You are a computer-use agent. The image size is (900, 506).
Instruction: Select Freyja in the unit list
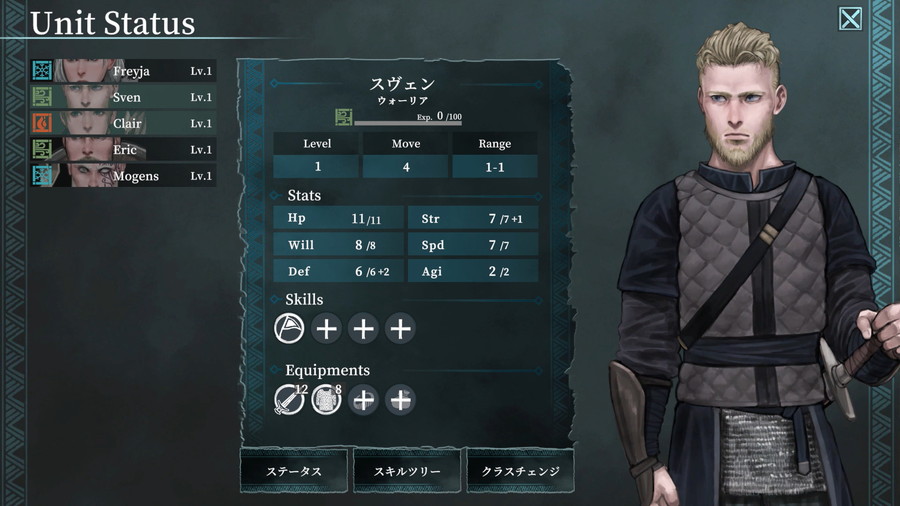pos(124,71)
